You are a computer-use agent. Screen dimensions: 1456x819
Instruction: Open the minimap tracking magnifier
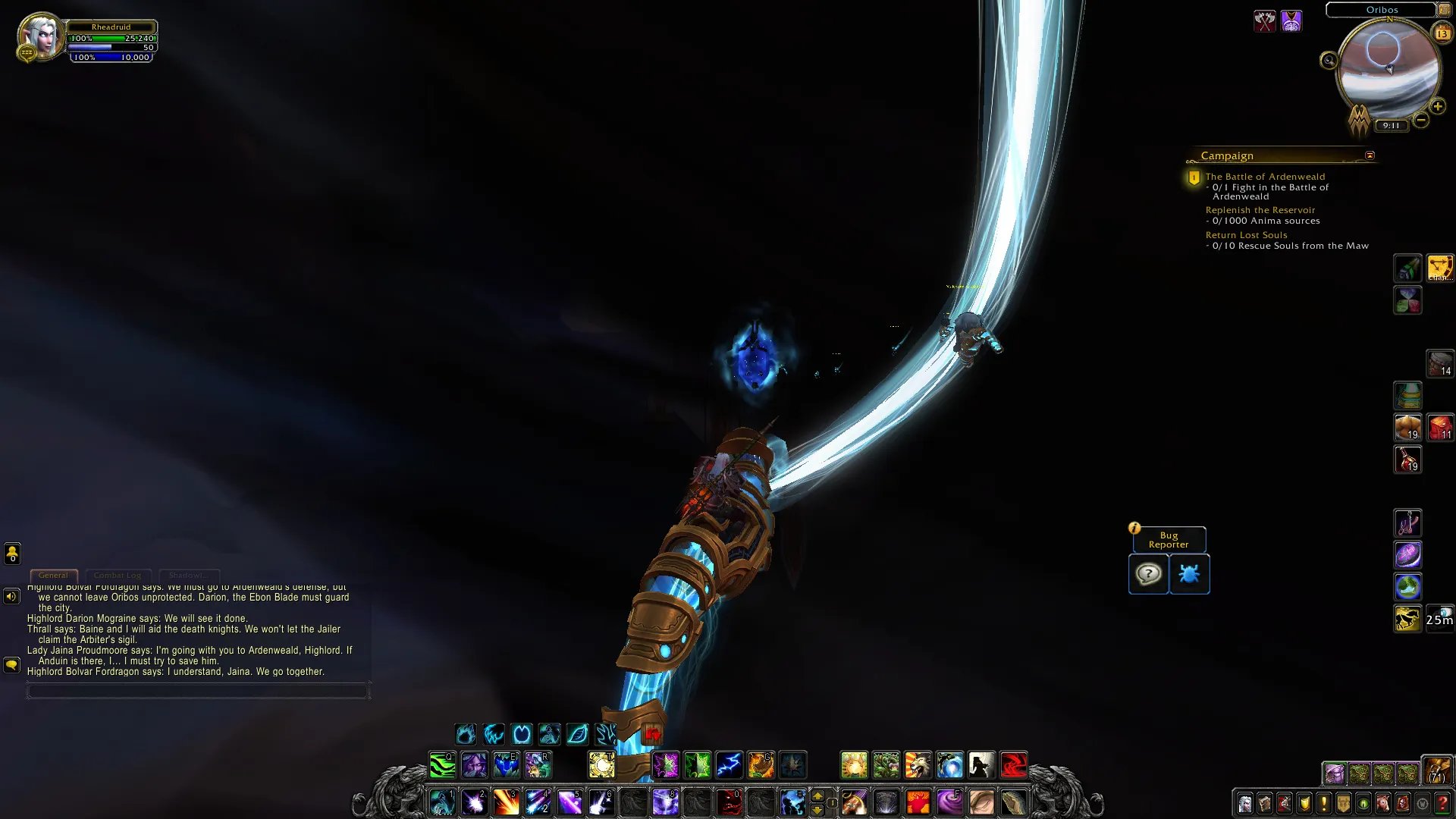(x=1329, y=61)
